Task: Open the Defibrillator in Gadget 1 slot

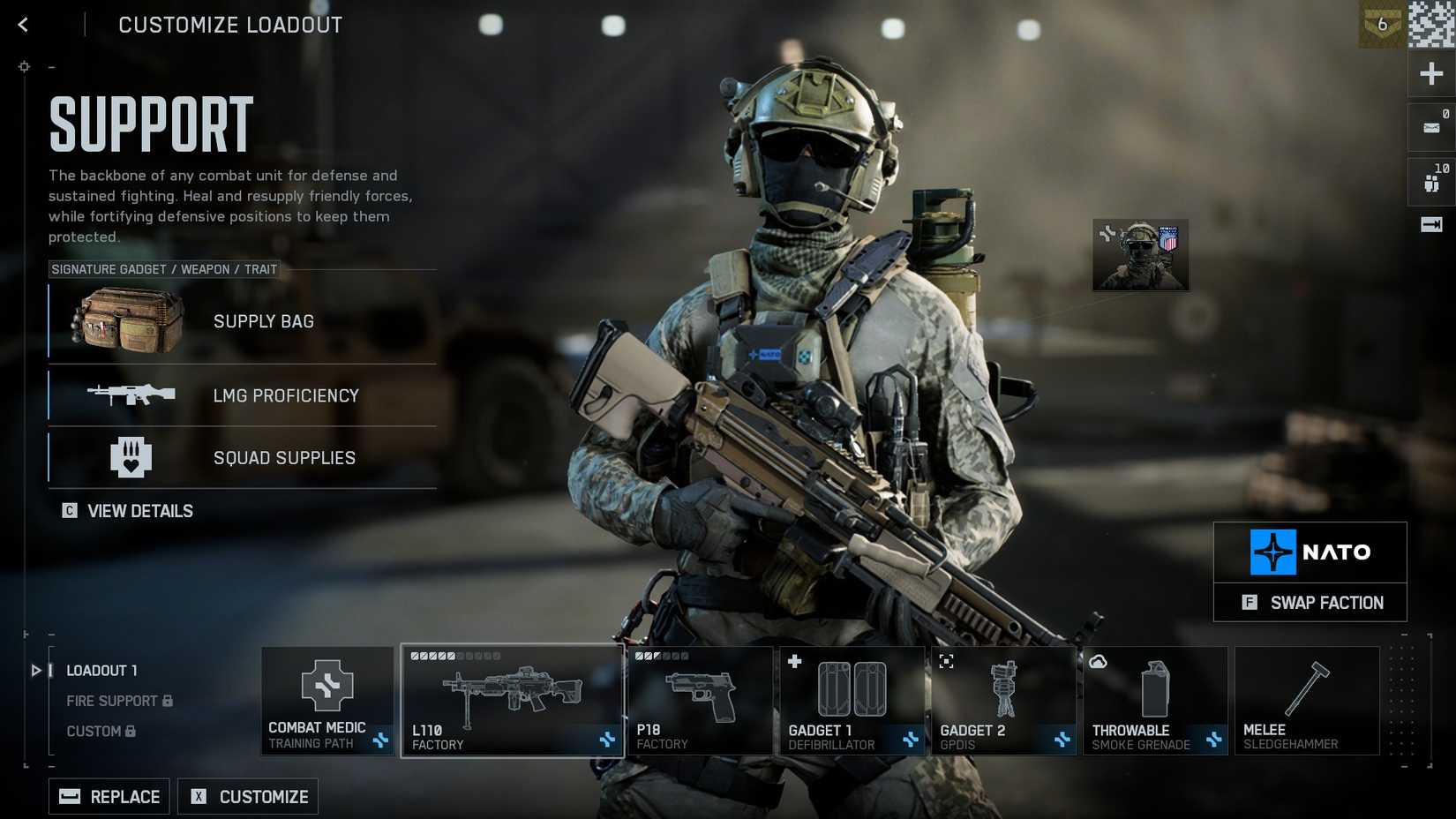Action: [x=851, y=700]
